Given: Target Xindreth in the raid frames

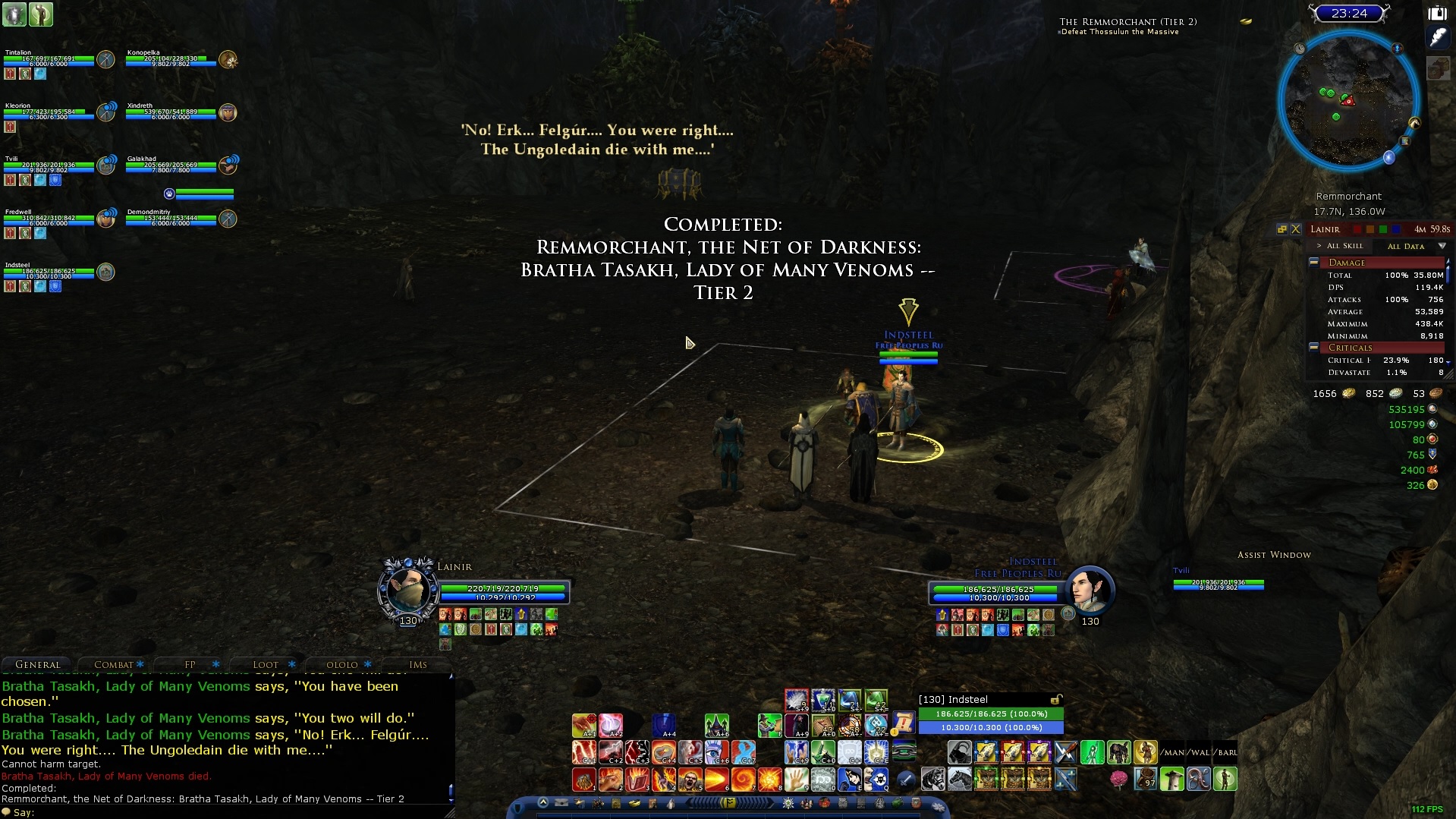Looking at the screenshot, I should (x=171, y=113).
